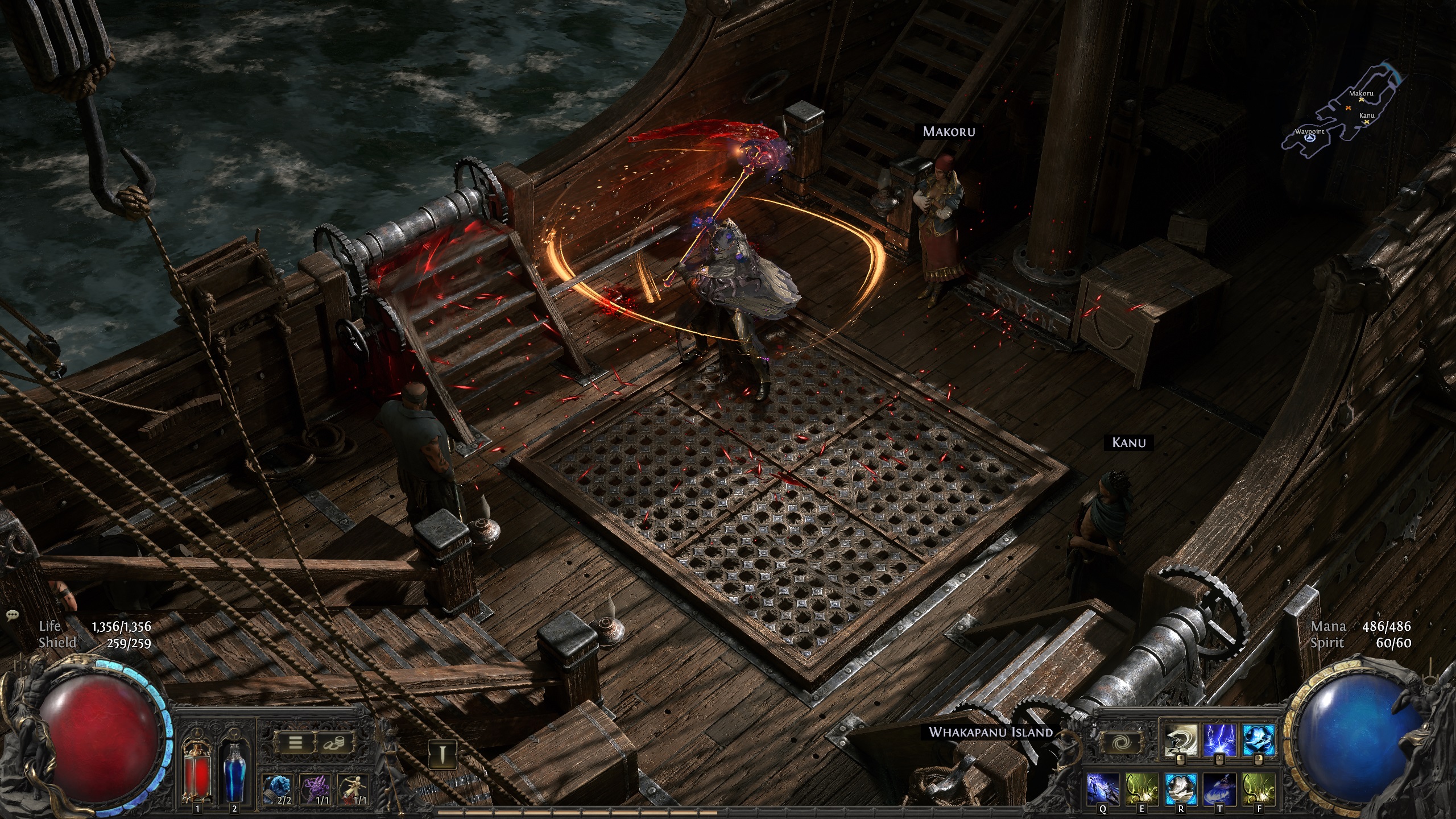Click the Makoru name label

coord(949,131)
